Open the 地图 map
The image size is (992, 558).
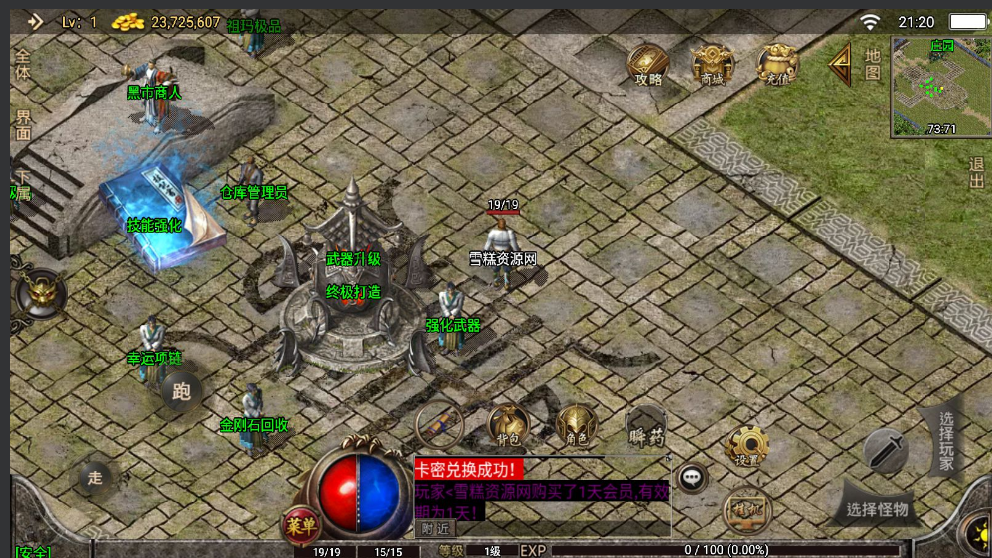click(x=873, y=64)
